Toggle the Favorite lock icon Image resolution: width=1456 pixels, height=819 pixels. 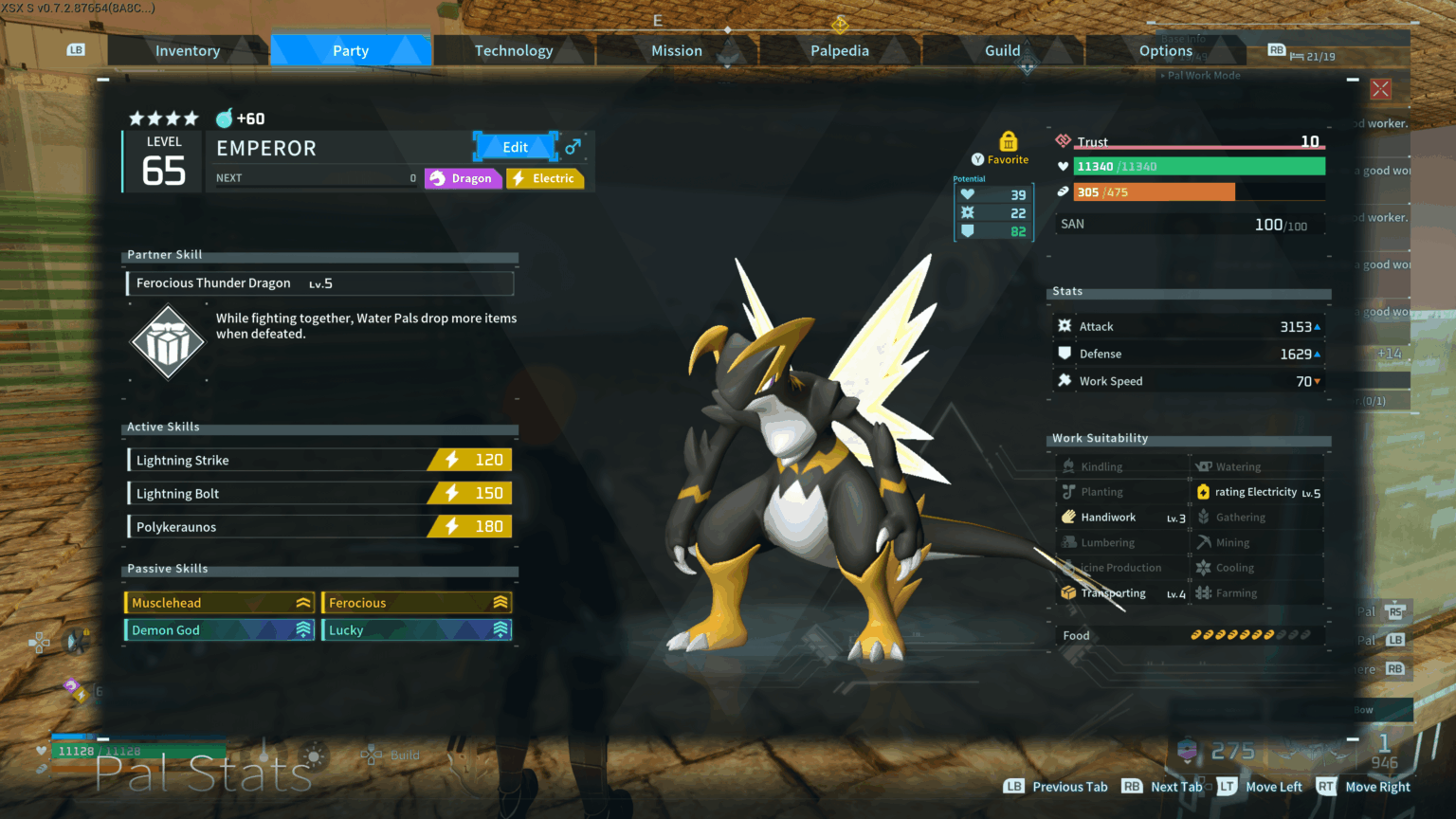pyautogui.click(x=1008, y=142)
